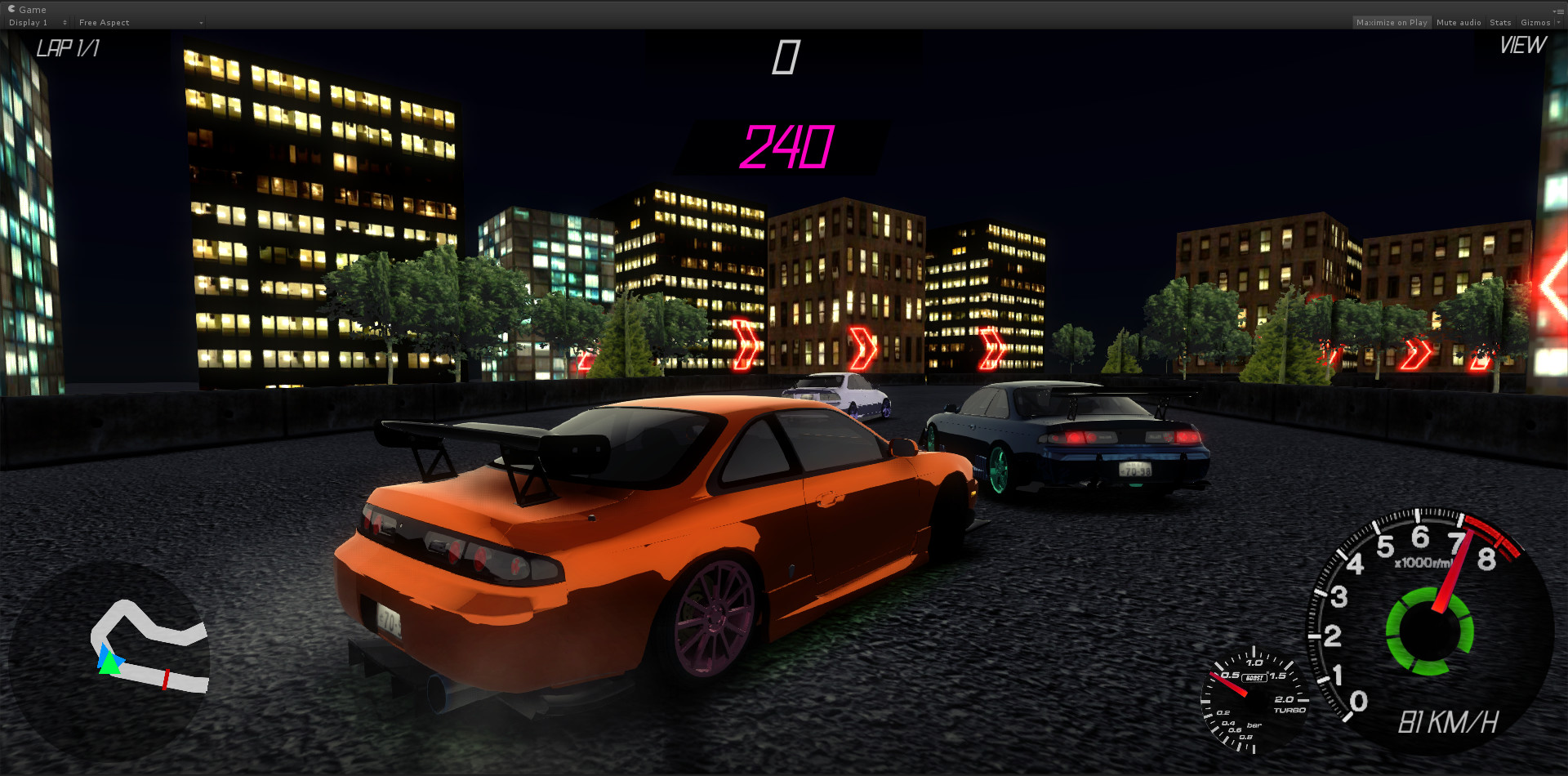The height and width of the screenshot is (776, 1568).
Task: Open the Free Aspect ratio dropdown
Action: [139, 22]
